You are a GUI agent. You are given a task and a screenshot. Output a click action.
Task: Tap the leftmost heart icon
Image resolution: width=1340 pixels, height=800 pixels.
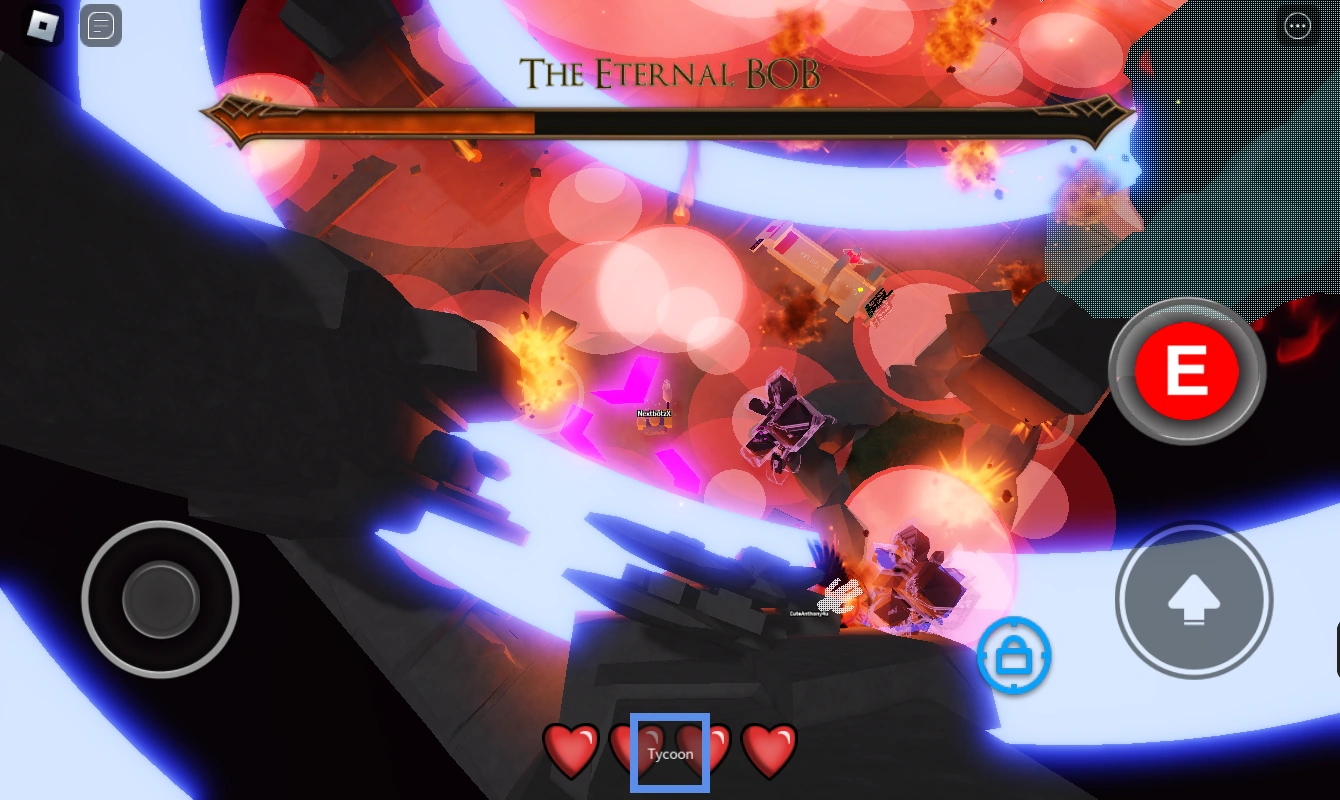point(570,752)
